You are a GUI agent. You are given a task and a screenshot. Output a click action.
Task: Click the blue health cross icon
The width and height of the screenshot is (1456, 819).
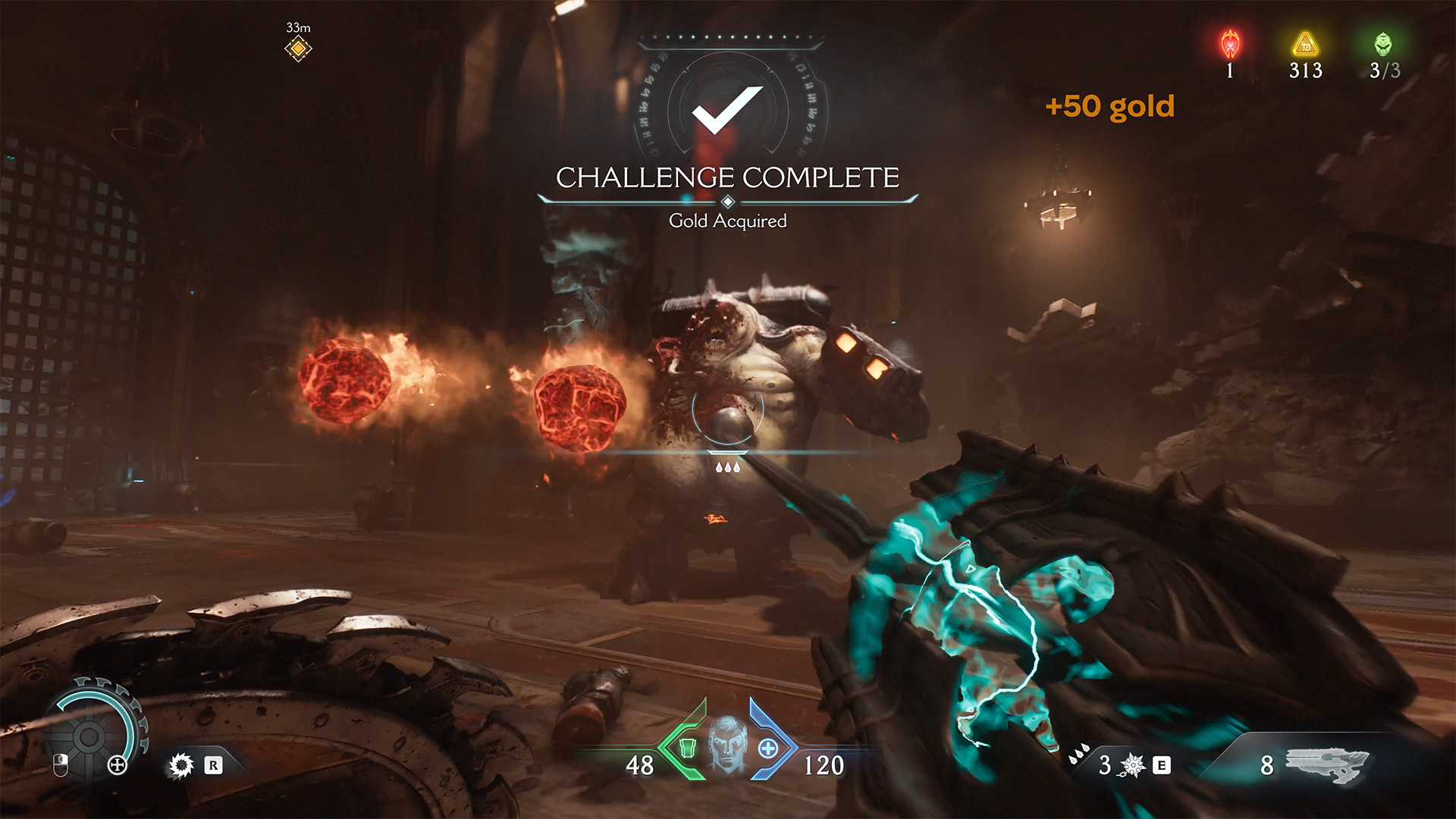[768, 748]
